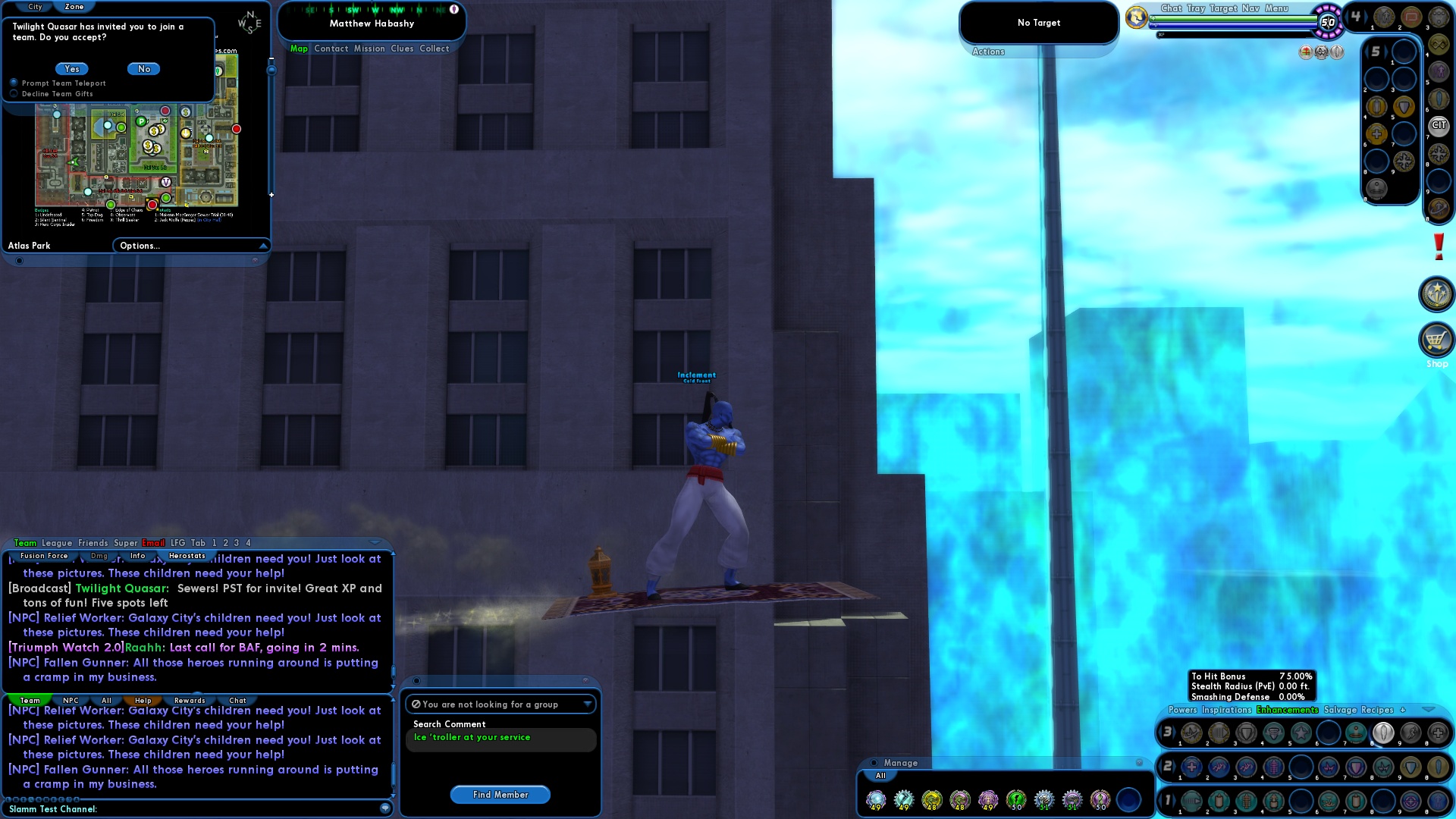Screen dimensions: 1456x819
Task: Collapse the chat window with its chevron
Action: coord(374,541)
